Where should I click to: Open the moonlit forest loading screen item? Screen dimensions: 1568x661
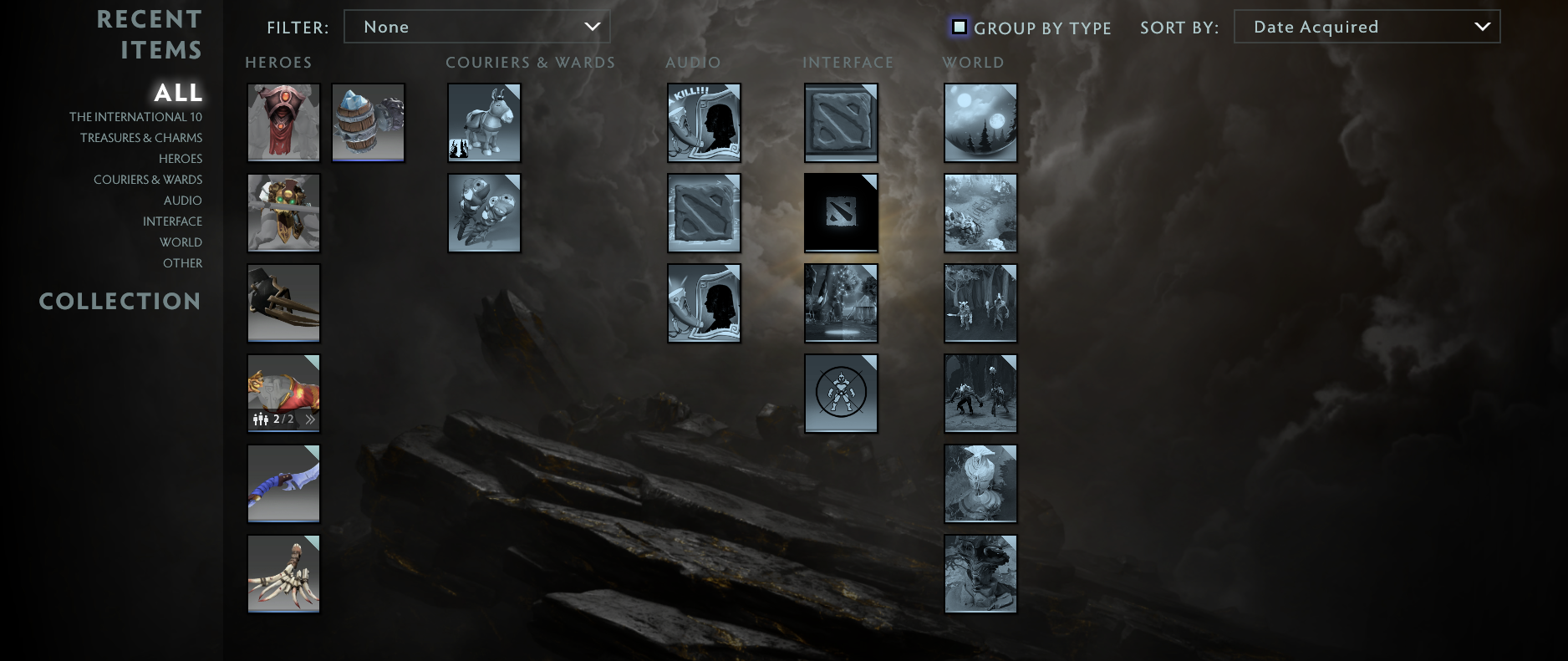pyautogui.click(x=980, y=122)
